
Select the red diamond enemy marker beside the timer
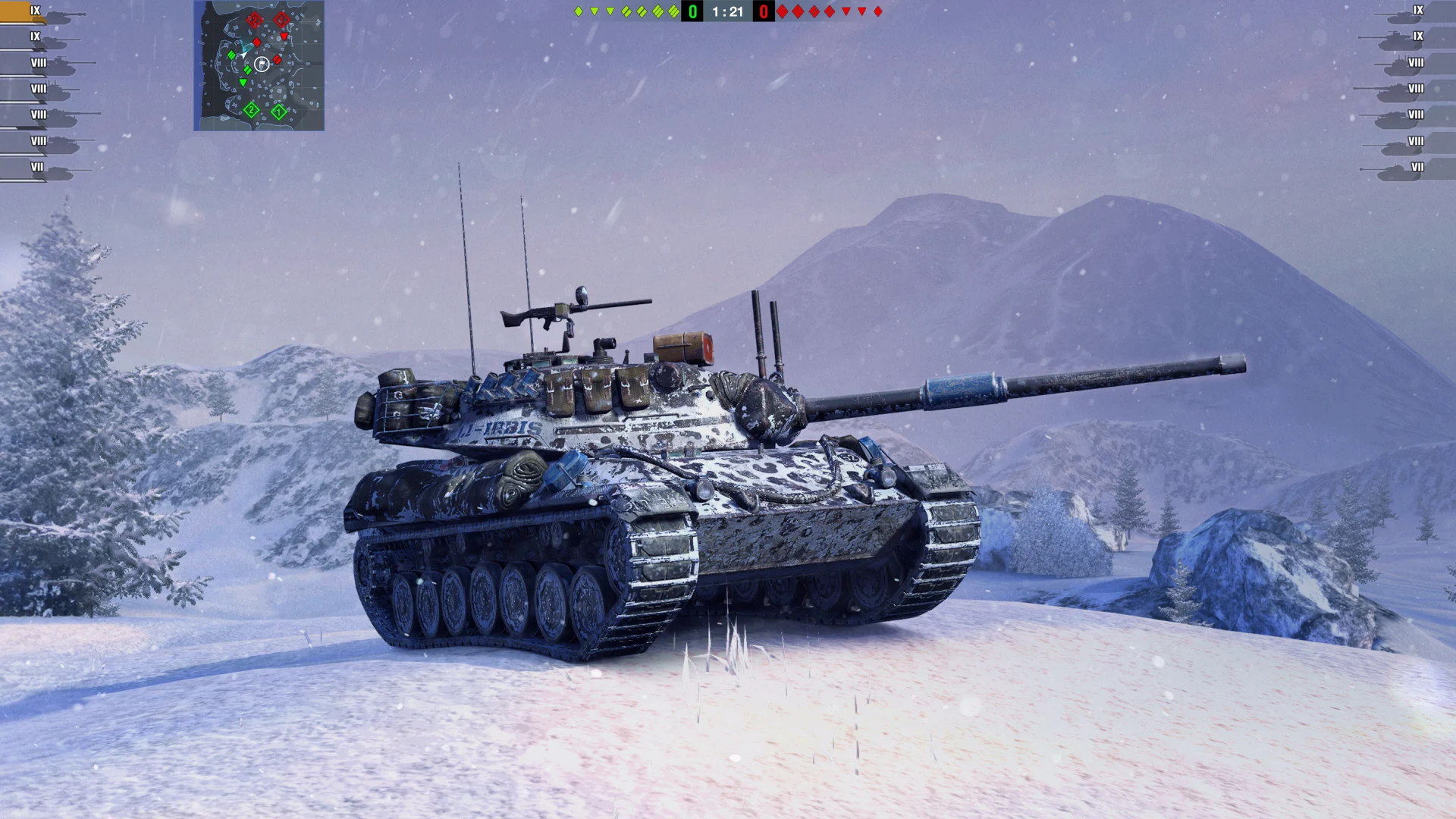(x=782, y=11)
